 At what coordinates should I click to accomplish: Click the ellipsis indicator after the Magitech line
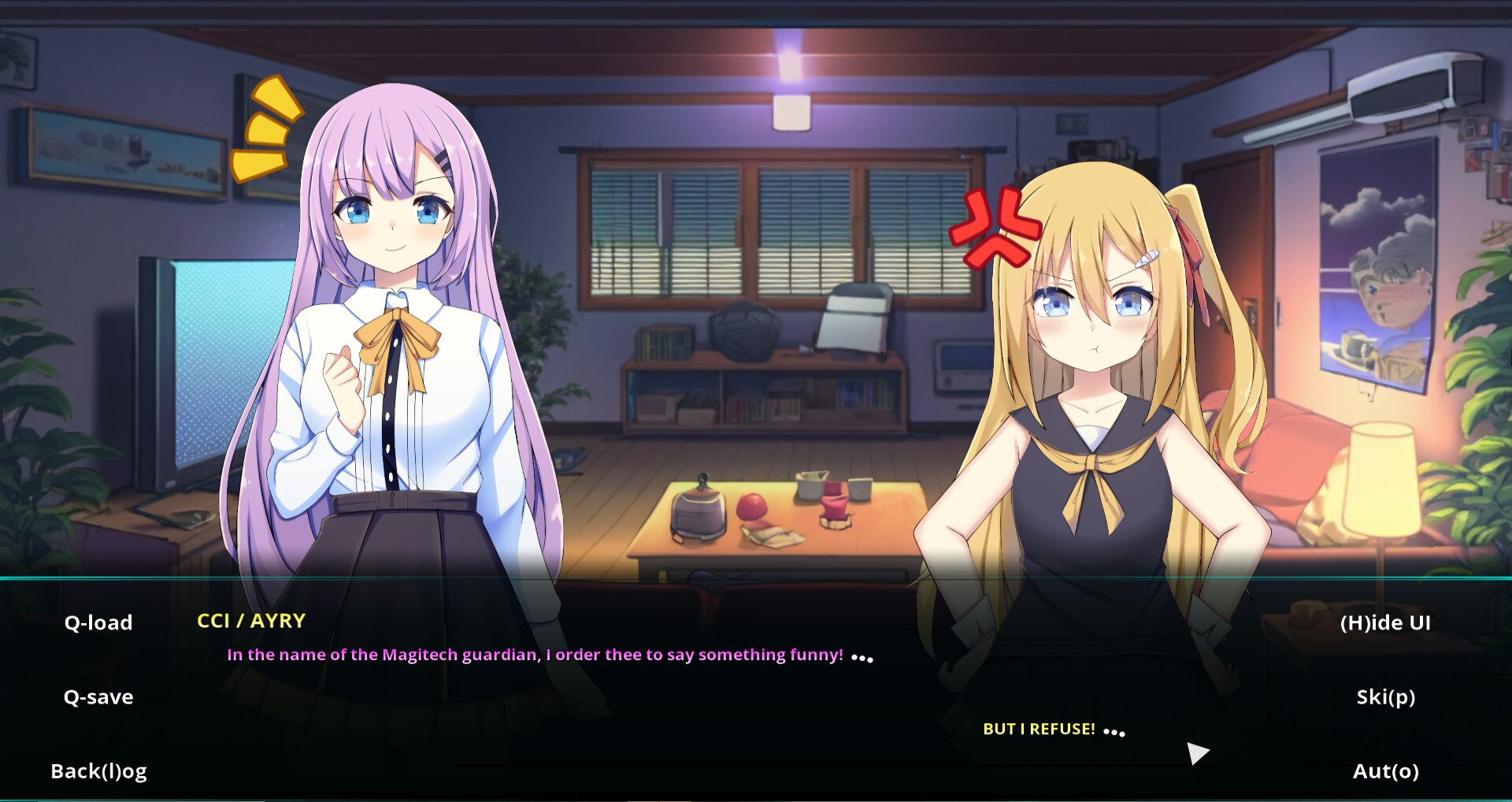pyautogui.click(x=864, y=658)
